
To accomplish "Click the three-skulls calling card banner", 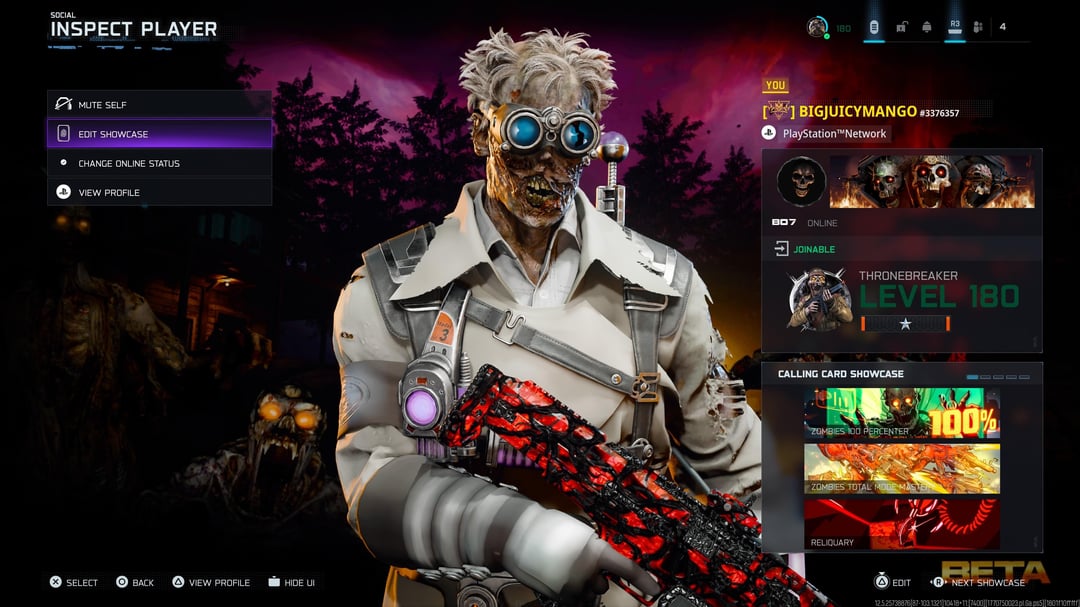I will coord(931,181).
